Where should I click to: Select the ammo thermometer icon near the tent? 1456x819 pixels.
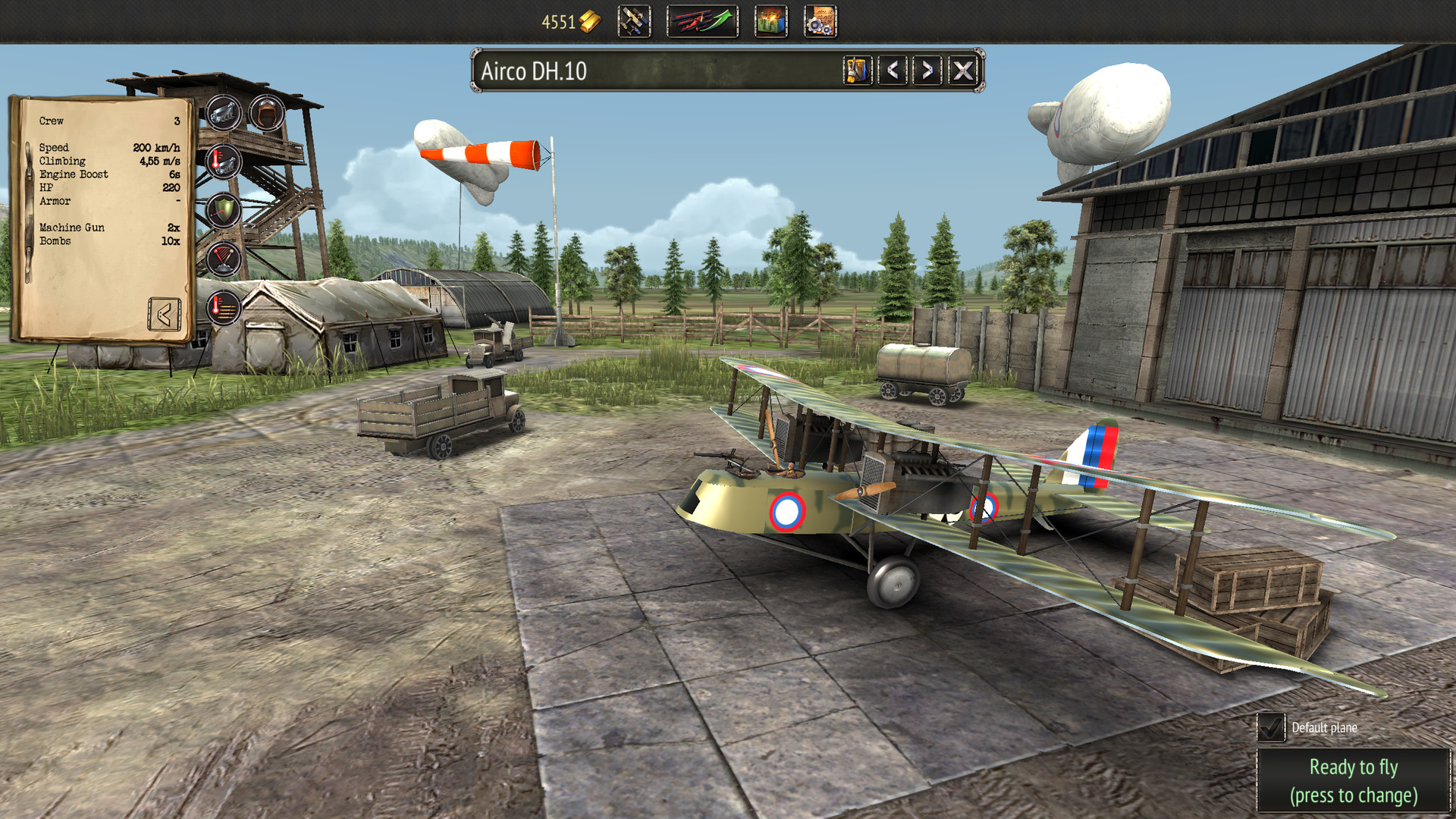click(x=223, y=306)
